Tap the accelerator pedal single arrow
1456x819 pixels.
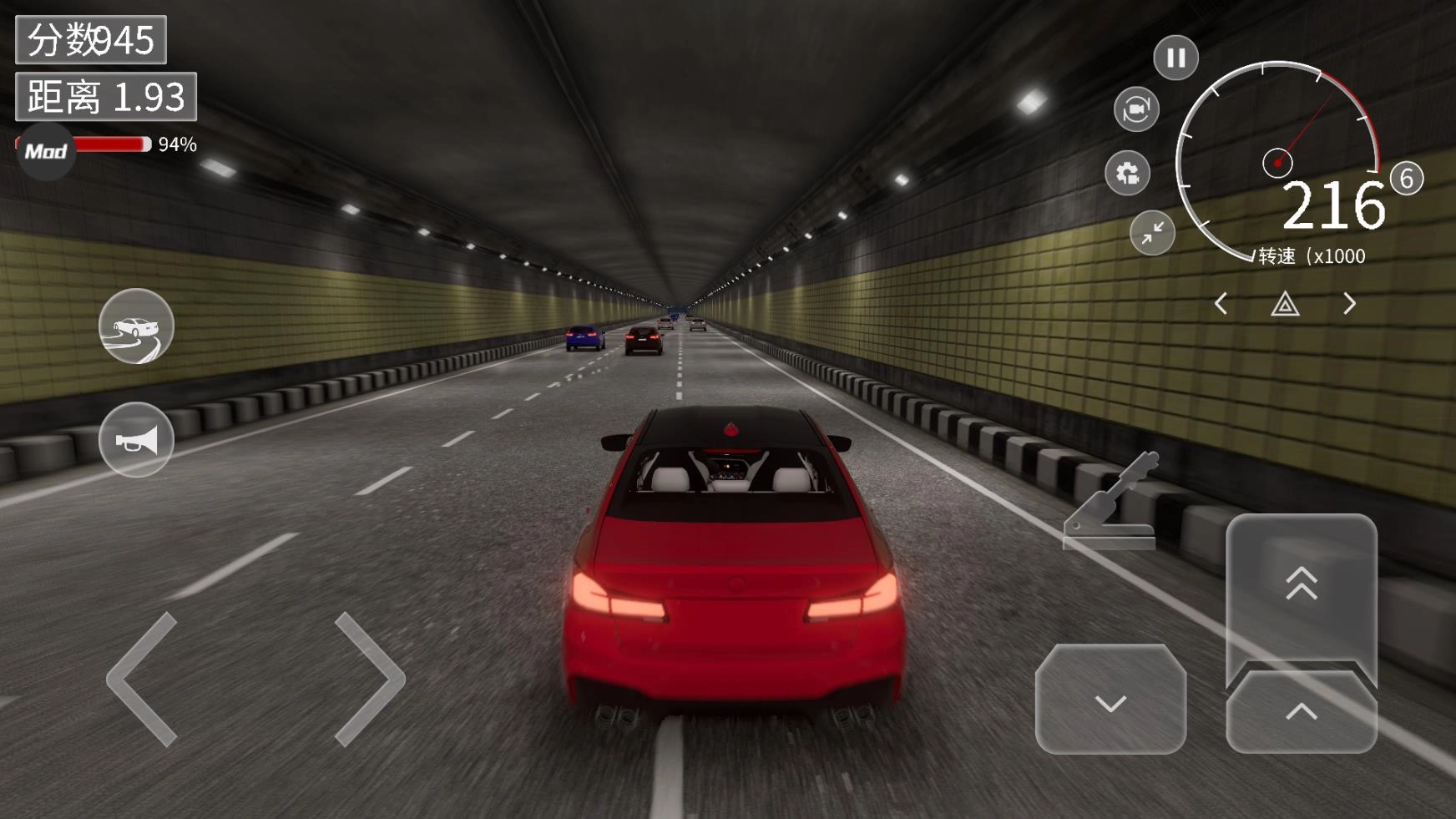click(1301, 712)
